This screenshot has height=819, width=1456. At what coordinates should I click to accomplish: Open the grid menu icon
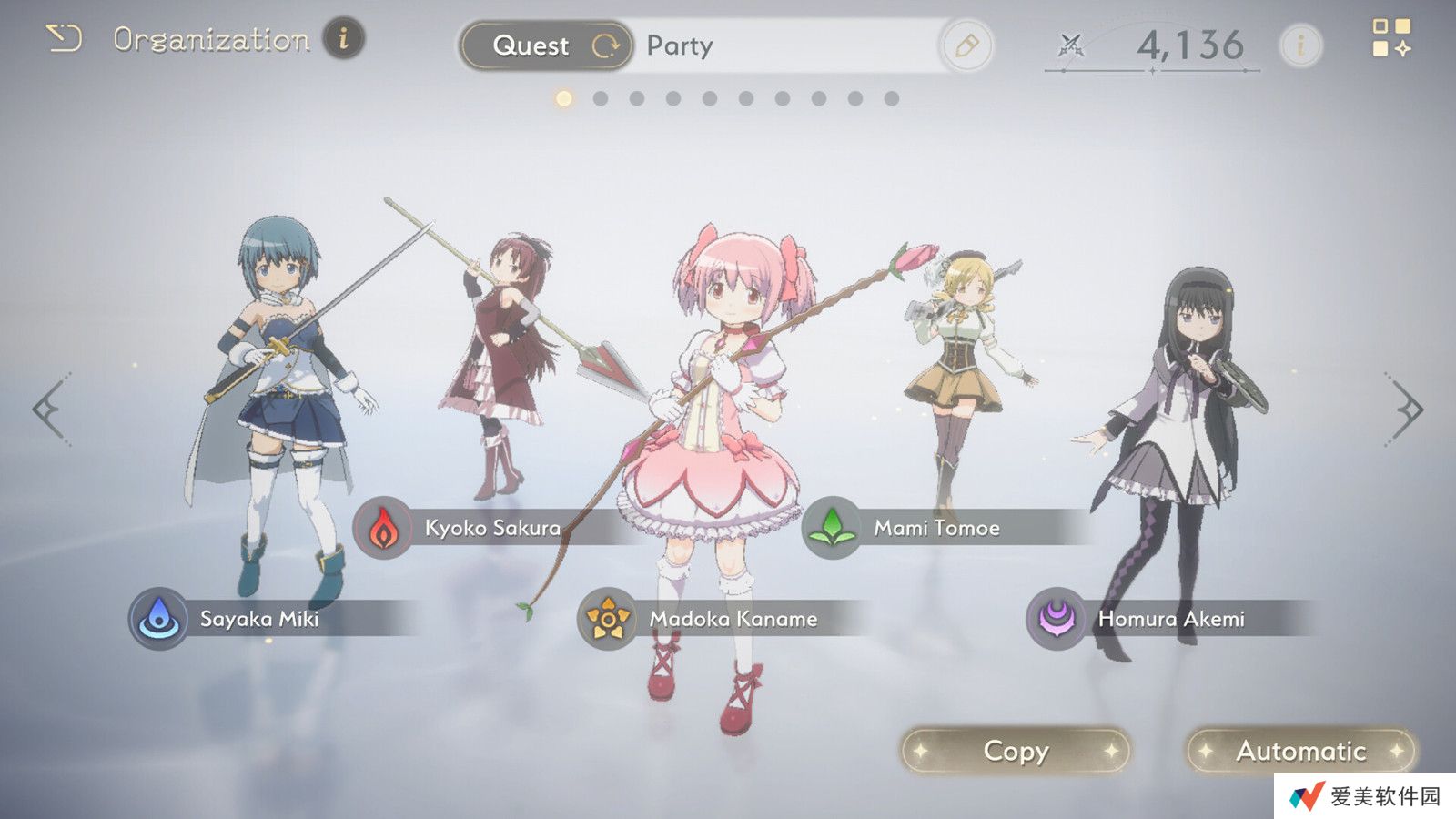tap(1390, 38)
